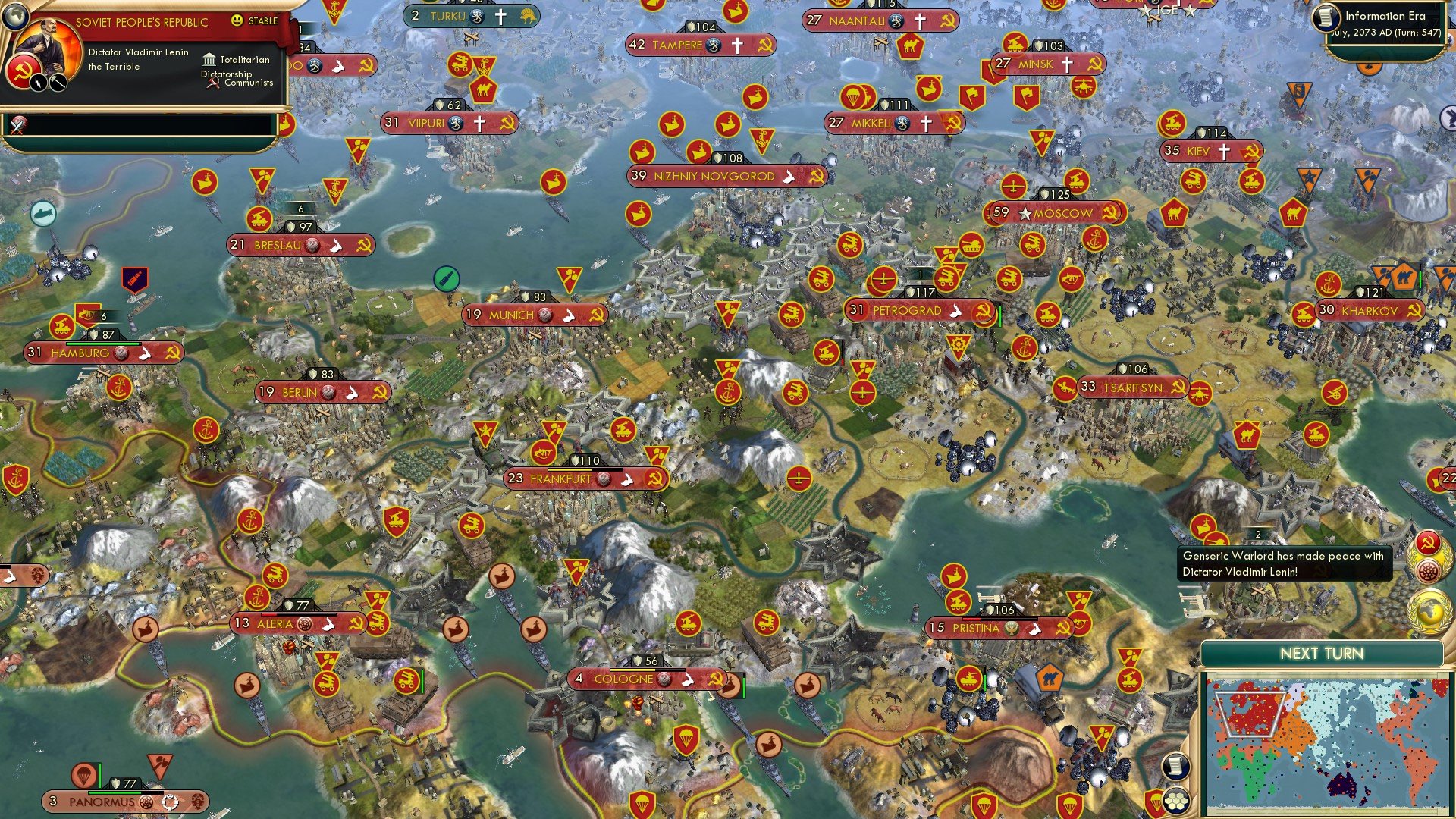This screenshot has width=1456, height=819.
Task: Select the notification log scroll icon
Action: point(1175,764)
